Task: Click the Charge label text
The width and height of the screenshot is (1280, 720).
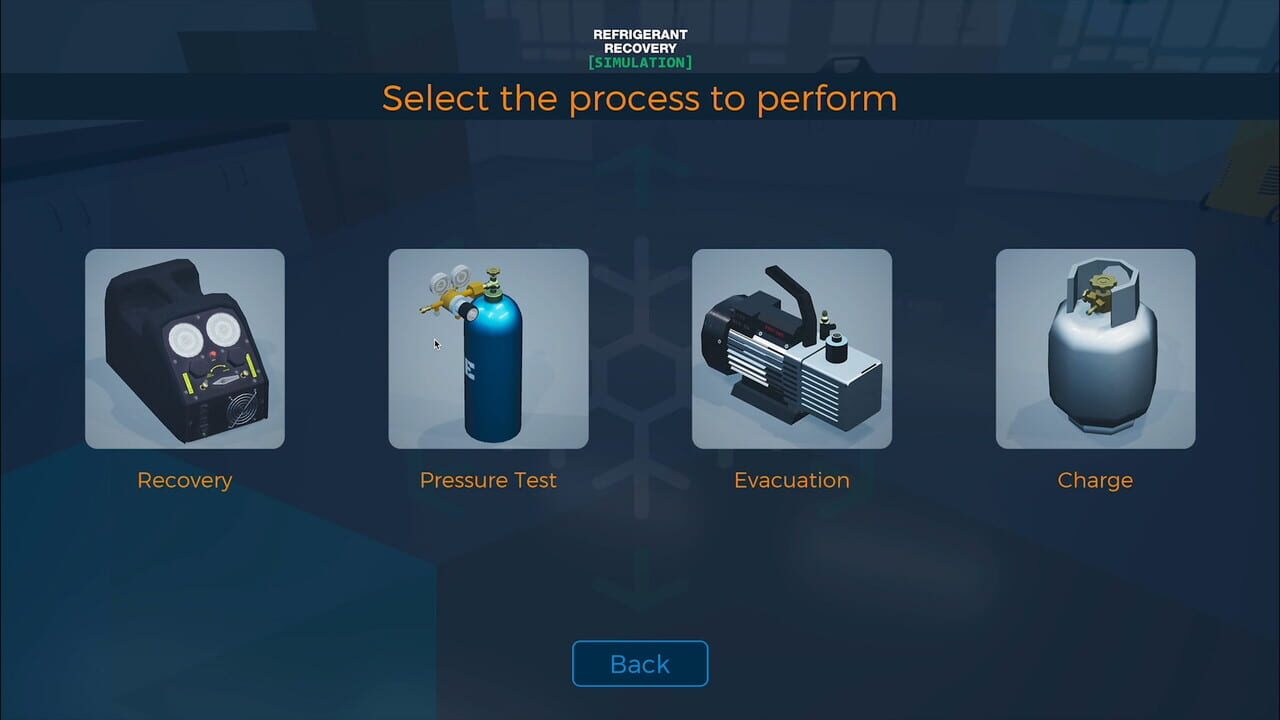Action: click(1095, 480)
